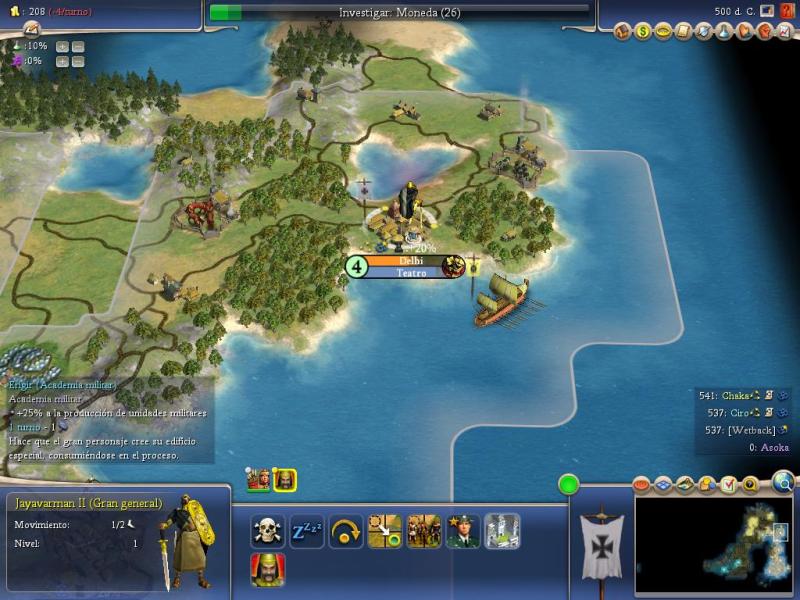Choose the go-to movement command icon
800x600 pixels.
click(385, 530)
